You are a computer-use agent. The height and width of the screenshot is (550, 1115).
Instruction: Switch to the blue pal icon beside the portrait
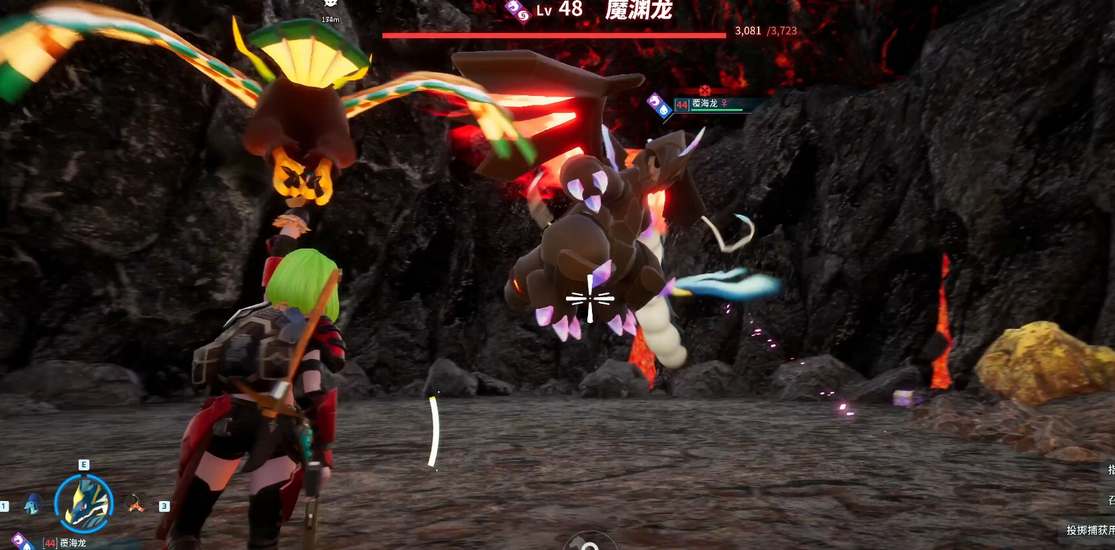[x=32, y=503]
